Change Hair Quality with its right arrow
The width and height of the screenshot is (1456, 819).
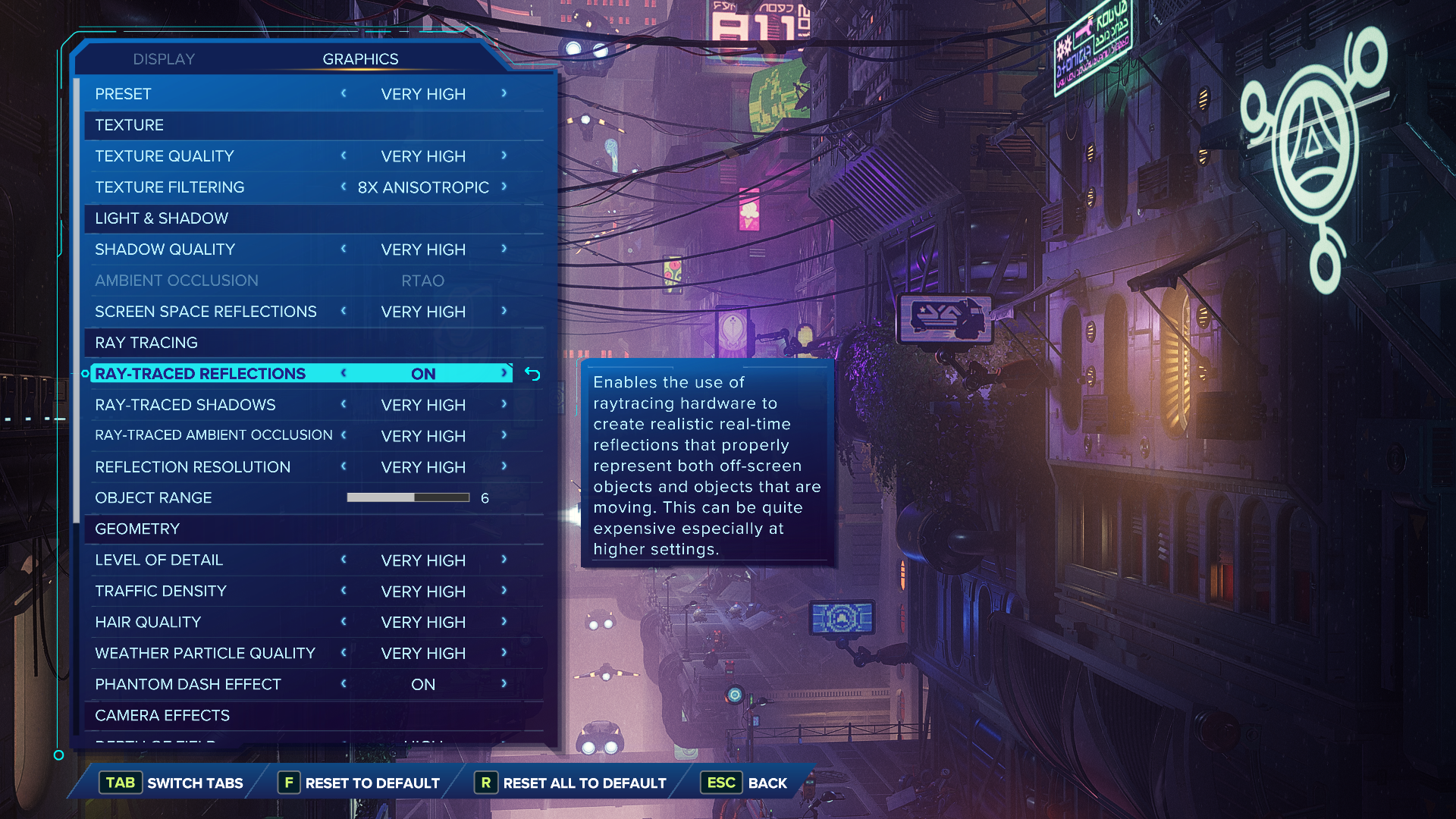coord(504,622)
